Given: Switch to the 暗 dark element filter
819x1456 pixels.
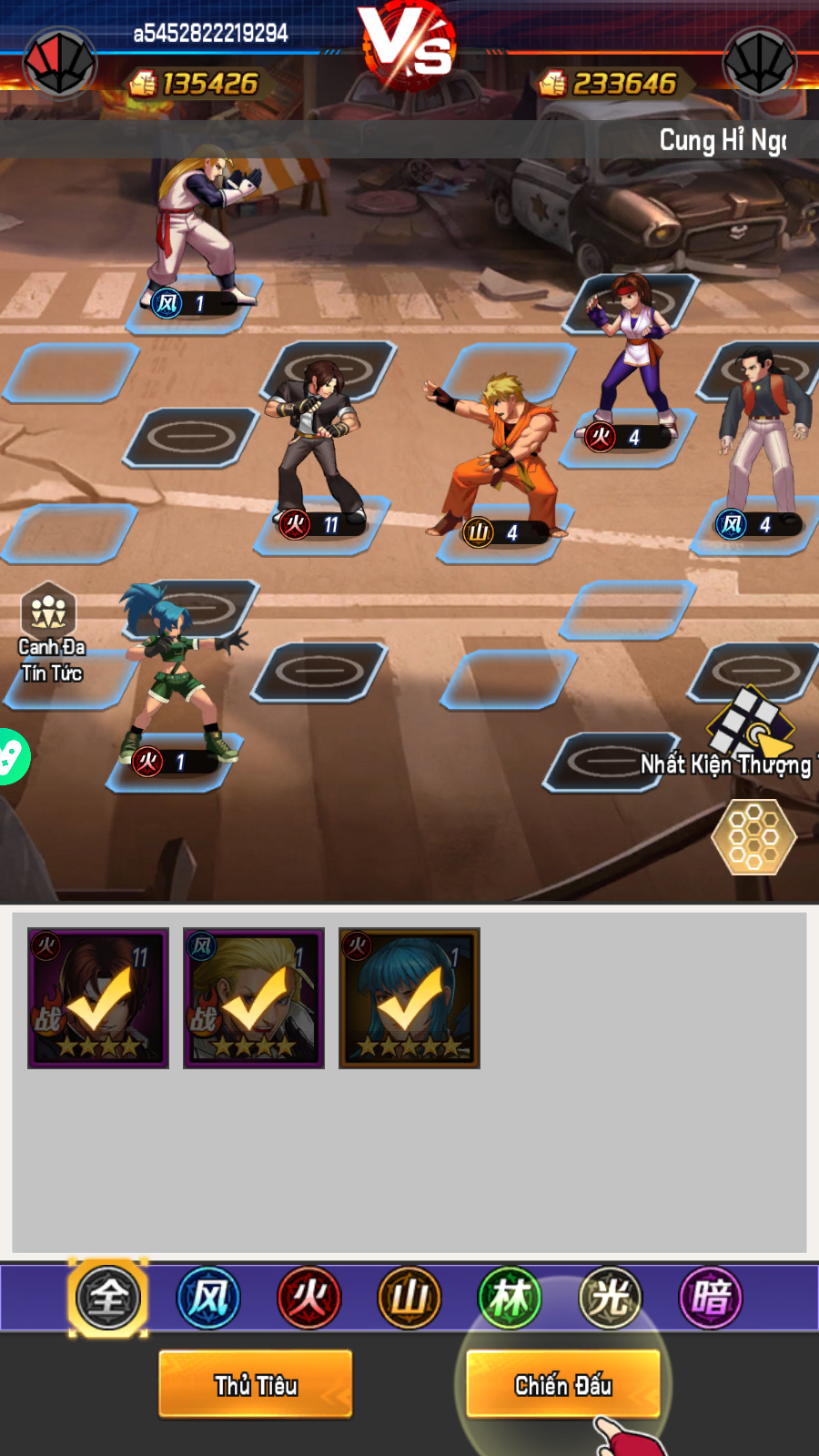Looking at the screenshot, I should point(711,1298).
